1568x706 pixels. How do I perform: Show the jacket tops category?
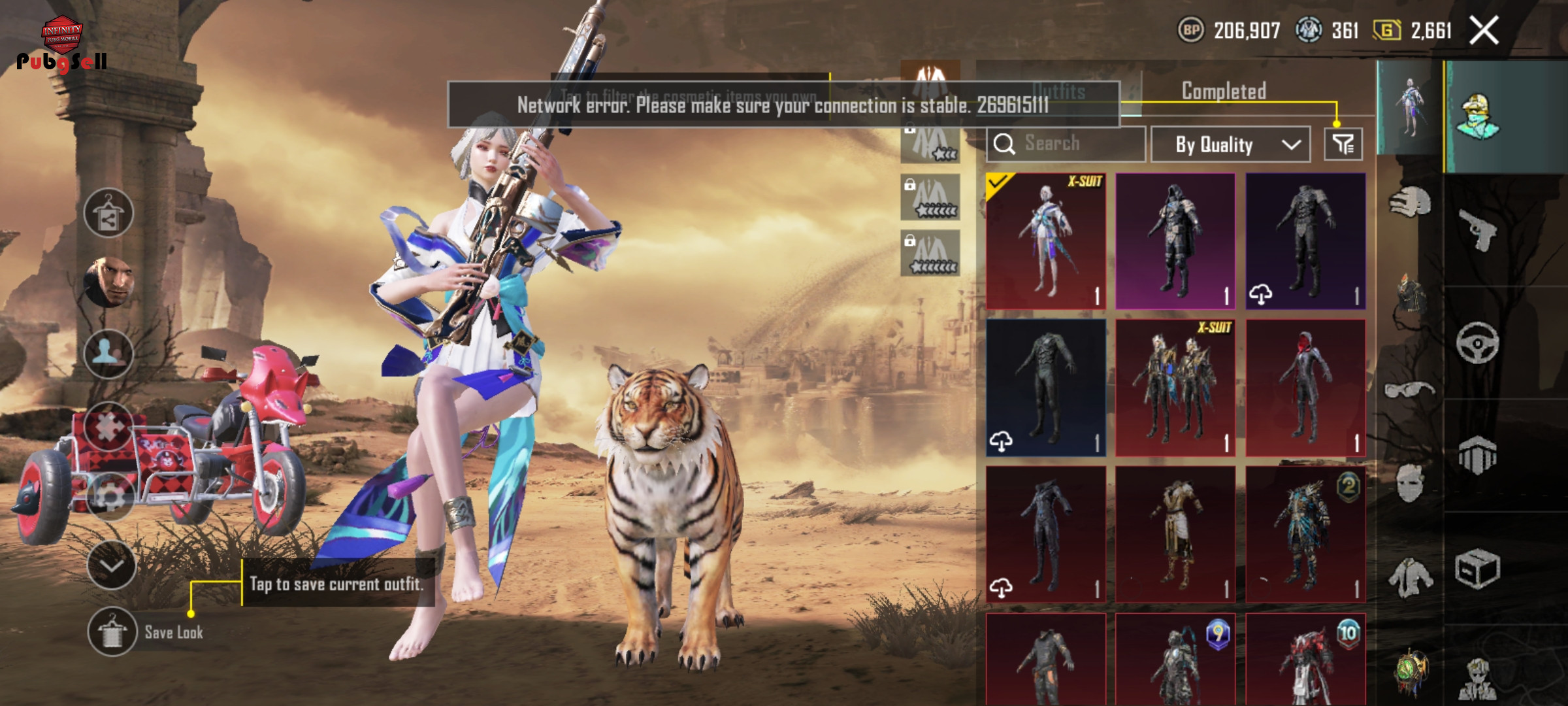1409,577
